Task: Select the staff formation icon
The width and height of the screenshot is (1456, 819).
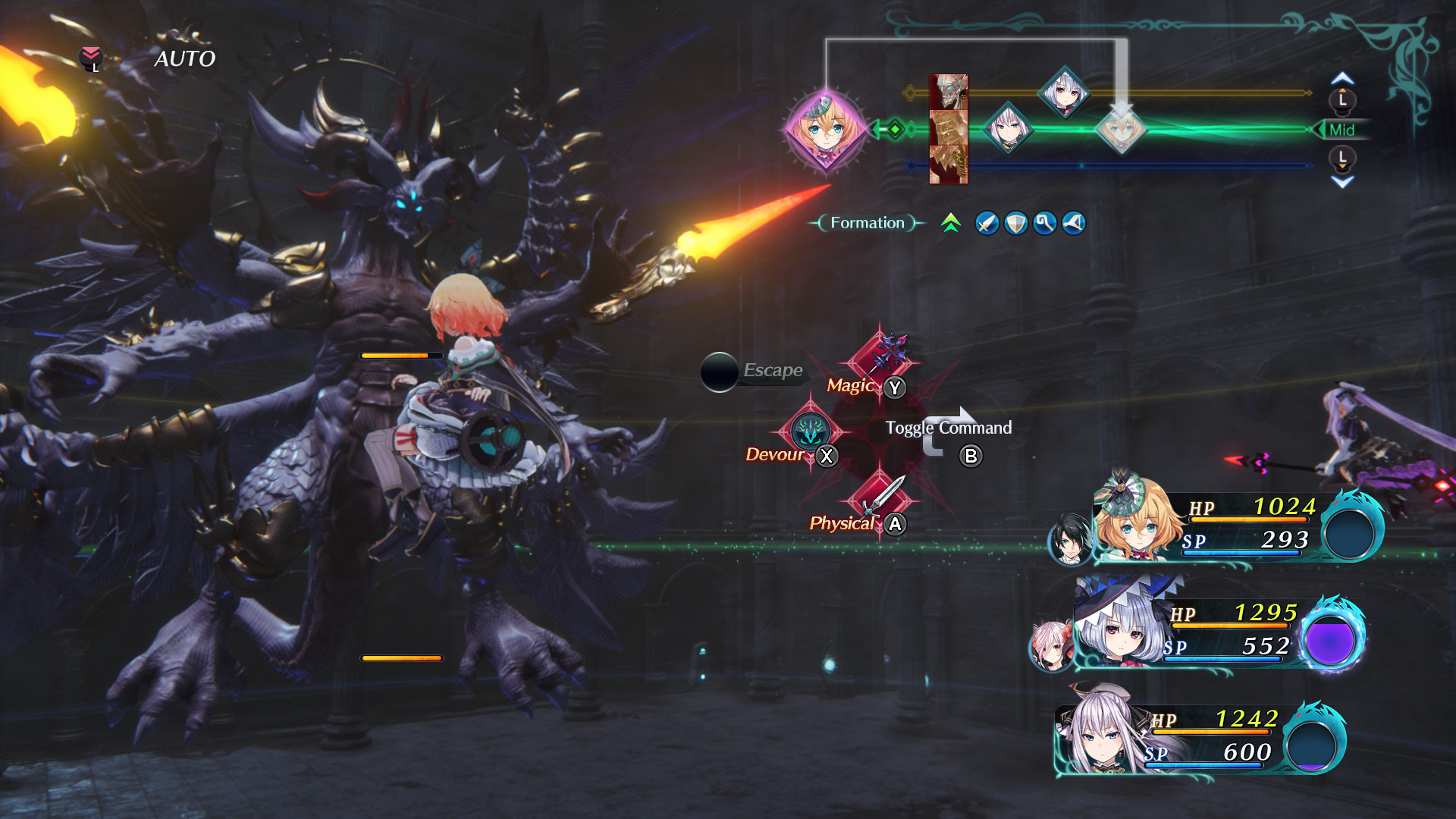Action: click(1043, 223)
